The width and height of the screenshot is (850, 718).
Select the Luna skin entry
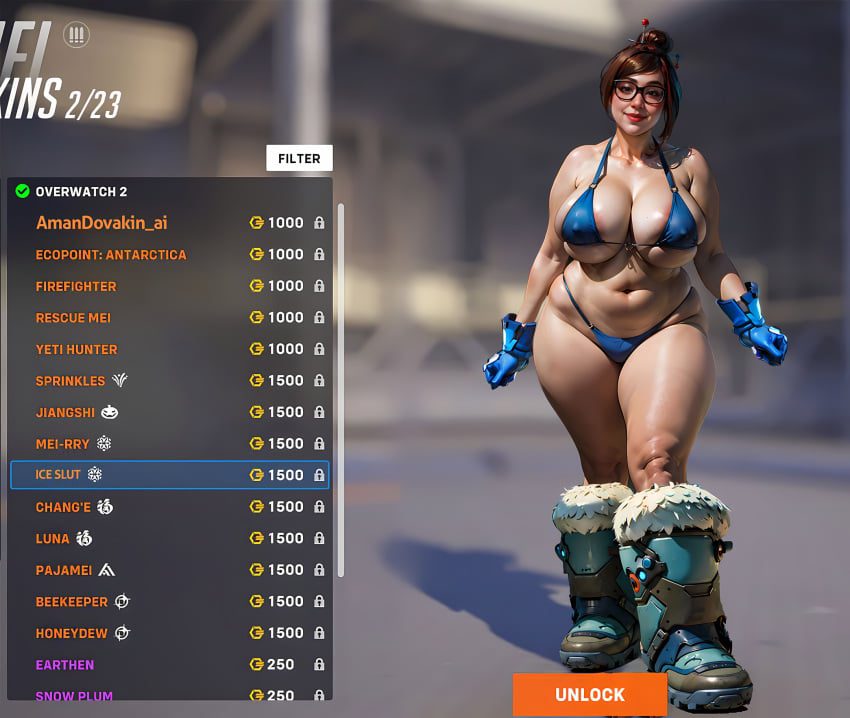[53, 538]
